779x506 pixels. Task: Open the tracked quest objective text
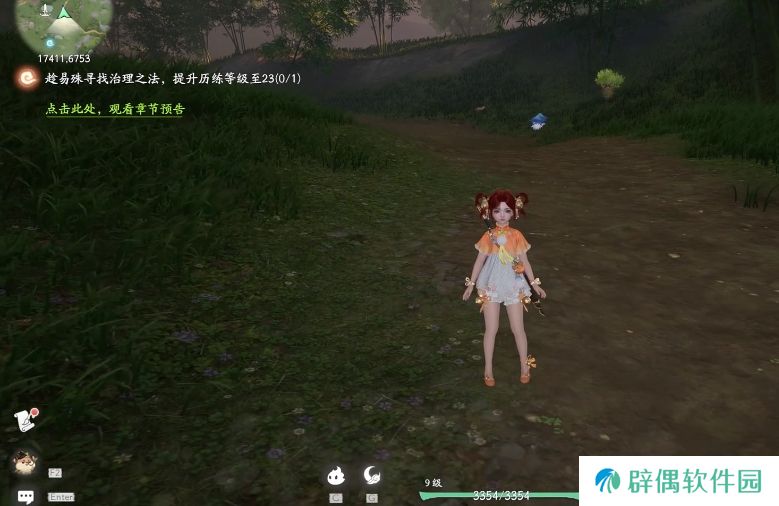pos(172,78)
